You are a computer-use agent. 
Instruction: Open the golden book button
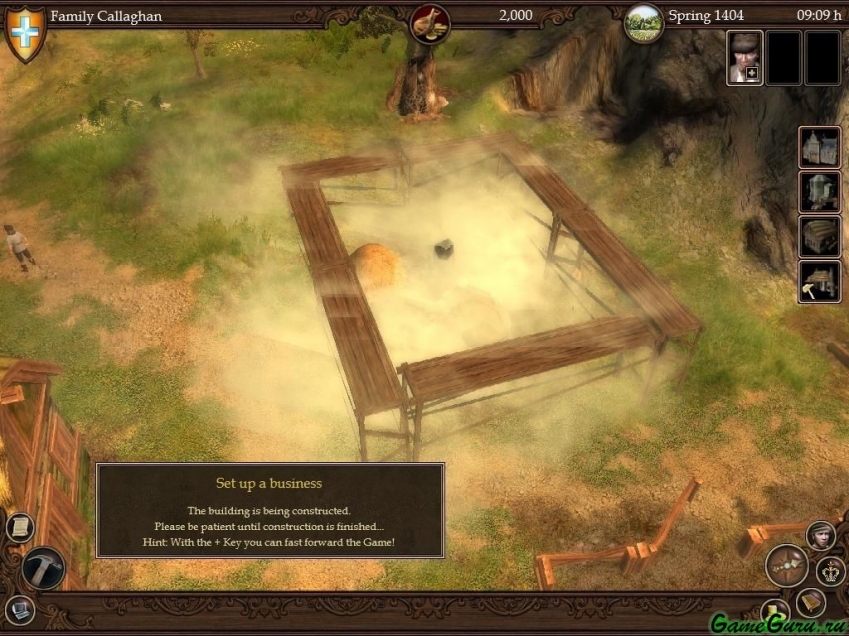(811, 602)
